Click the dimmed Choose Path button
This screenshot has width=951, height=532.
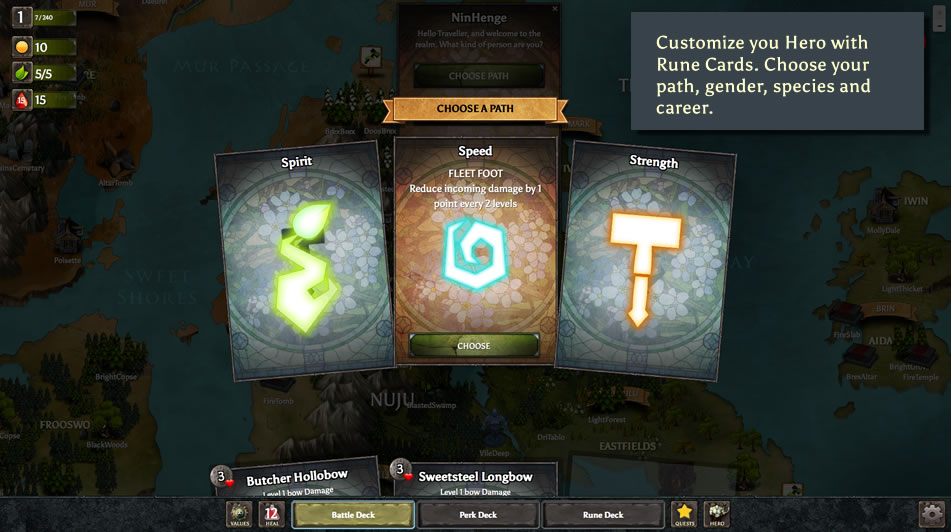(479, 76)
